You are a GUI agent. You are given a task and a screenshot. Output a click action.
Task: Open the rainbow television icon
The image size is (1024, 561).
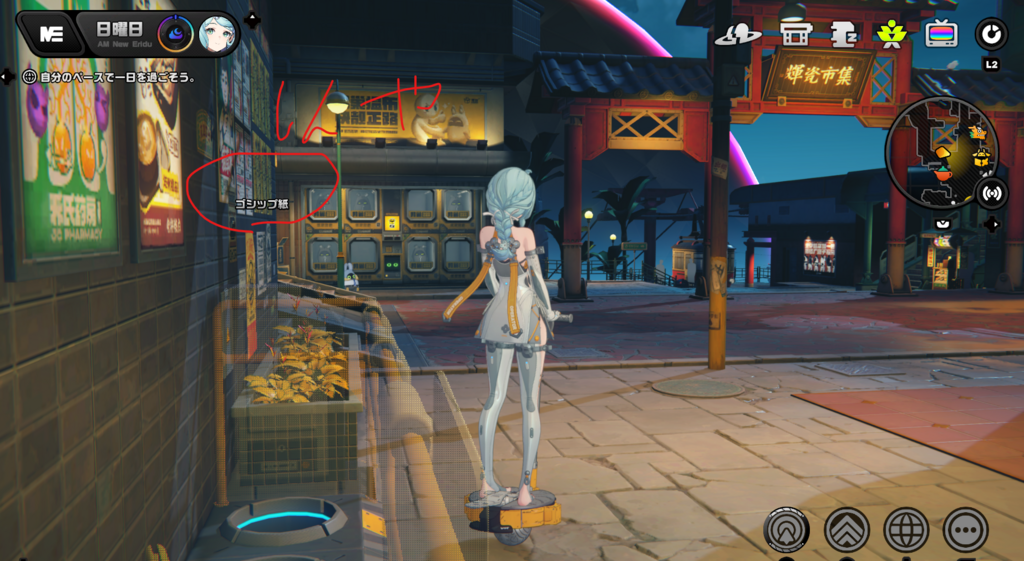[x=940, y=35]
